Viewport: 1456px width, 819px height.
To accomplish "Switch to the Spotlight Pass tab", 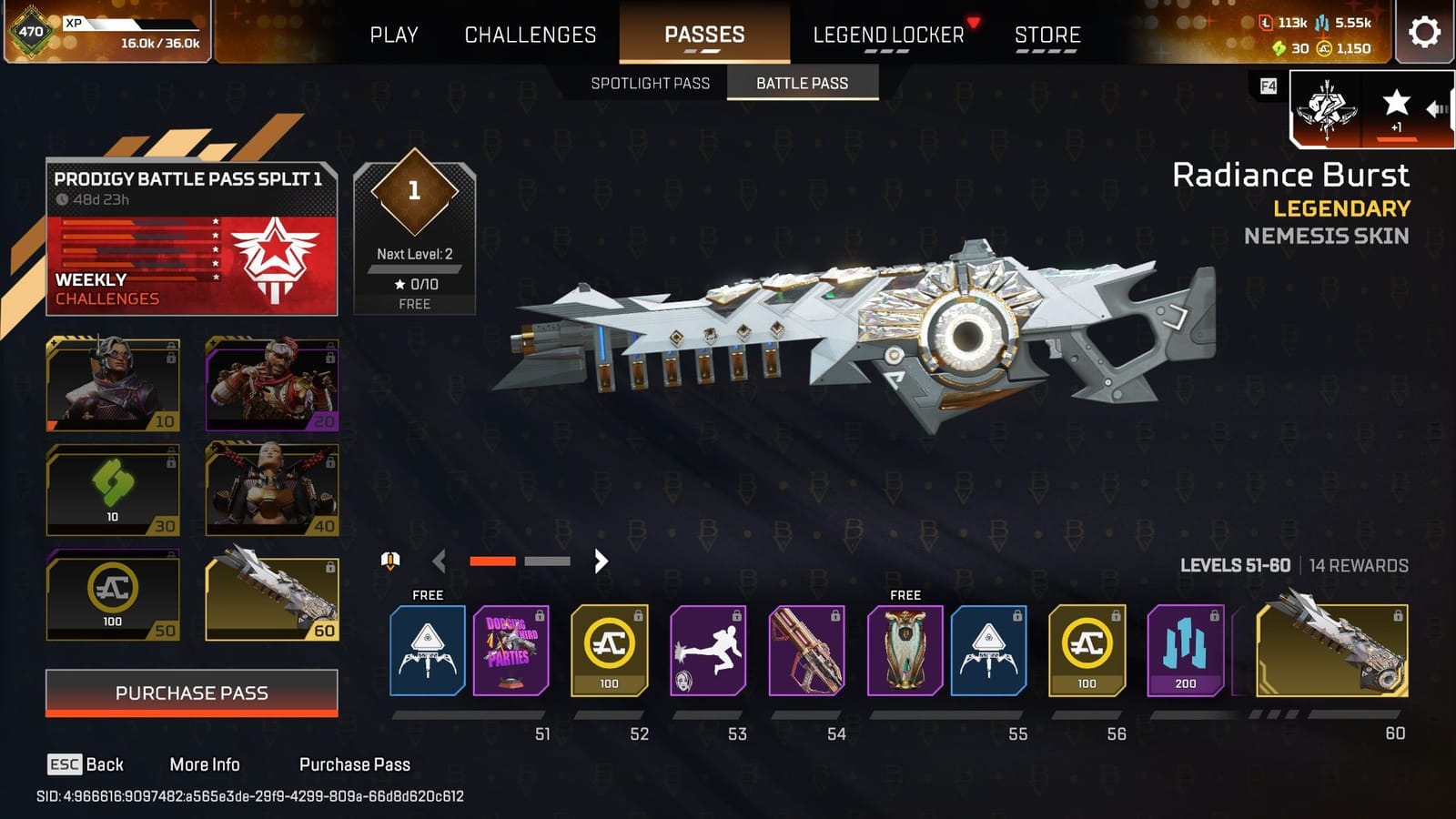I will coord(651,83).
